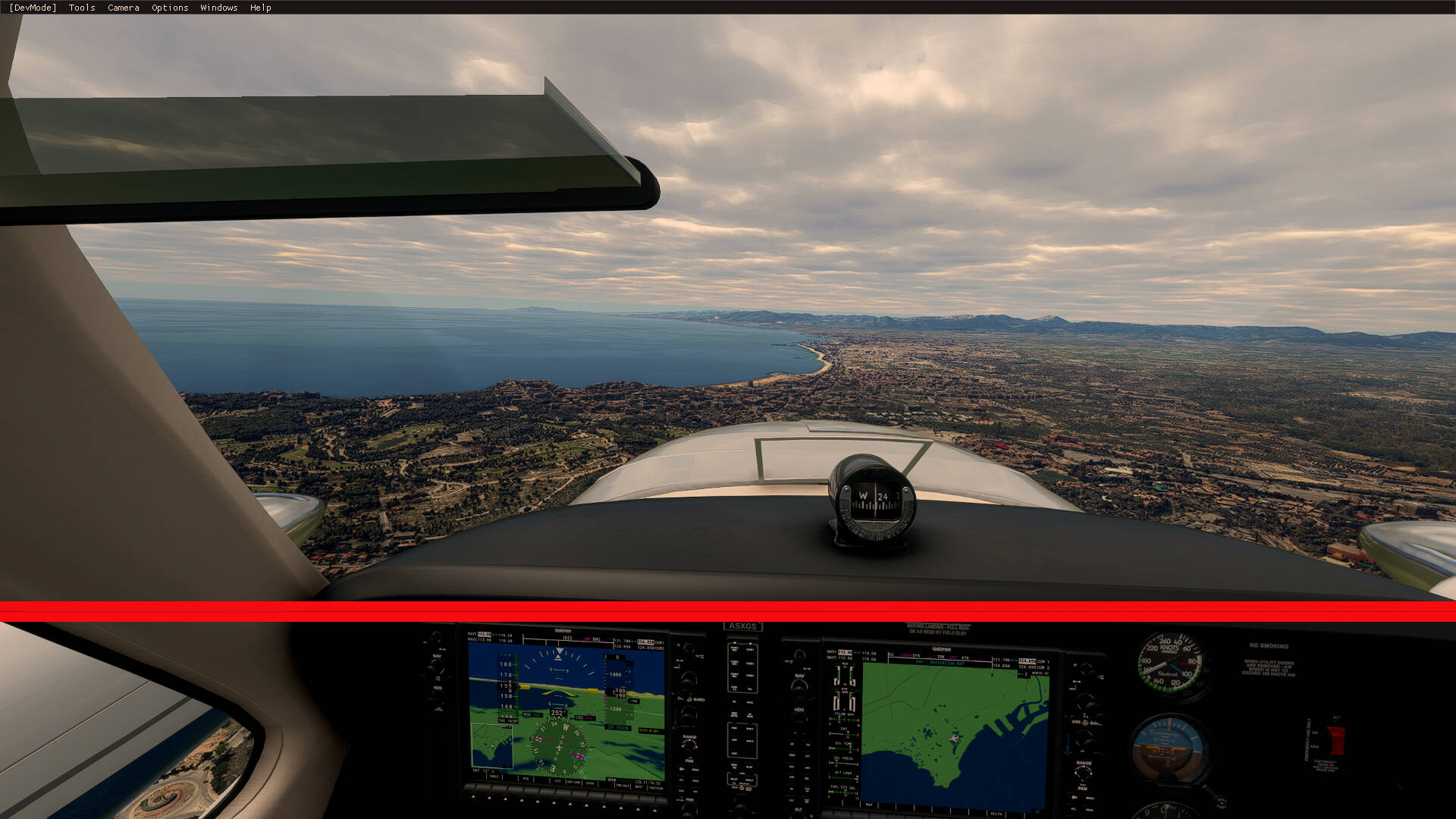Open the Options dropdown in the menu bar
The height and width of the screenshot is (819, 1456).
coord(168,8)
